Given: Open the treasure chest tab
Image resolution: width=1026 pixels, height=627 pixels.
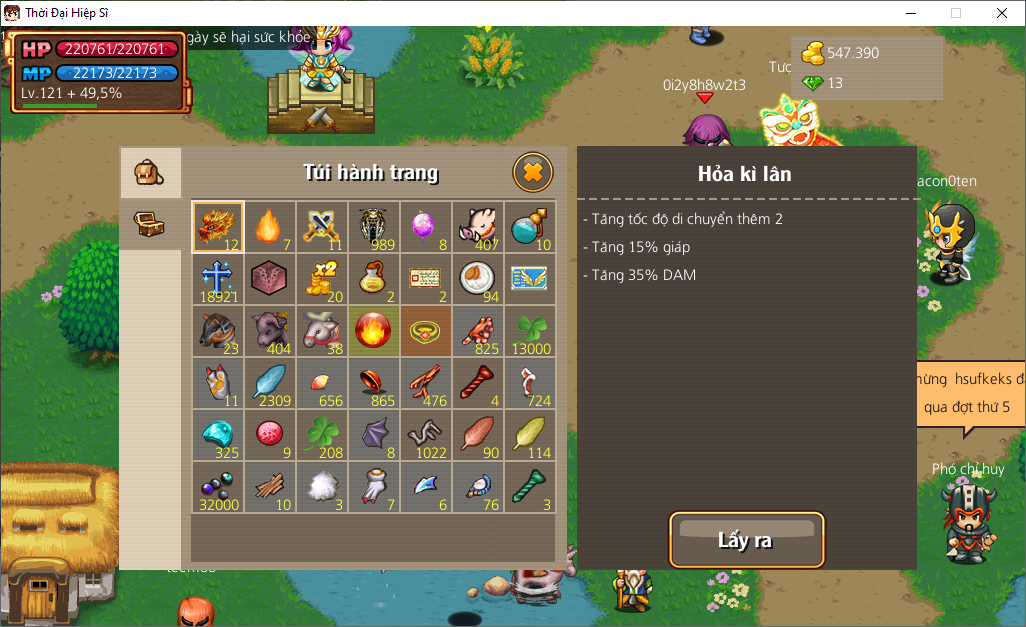Looking at the screenshot, I should tap(150, 222).
